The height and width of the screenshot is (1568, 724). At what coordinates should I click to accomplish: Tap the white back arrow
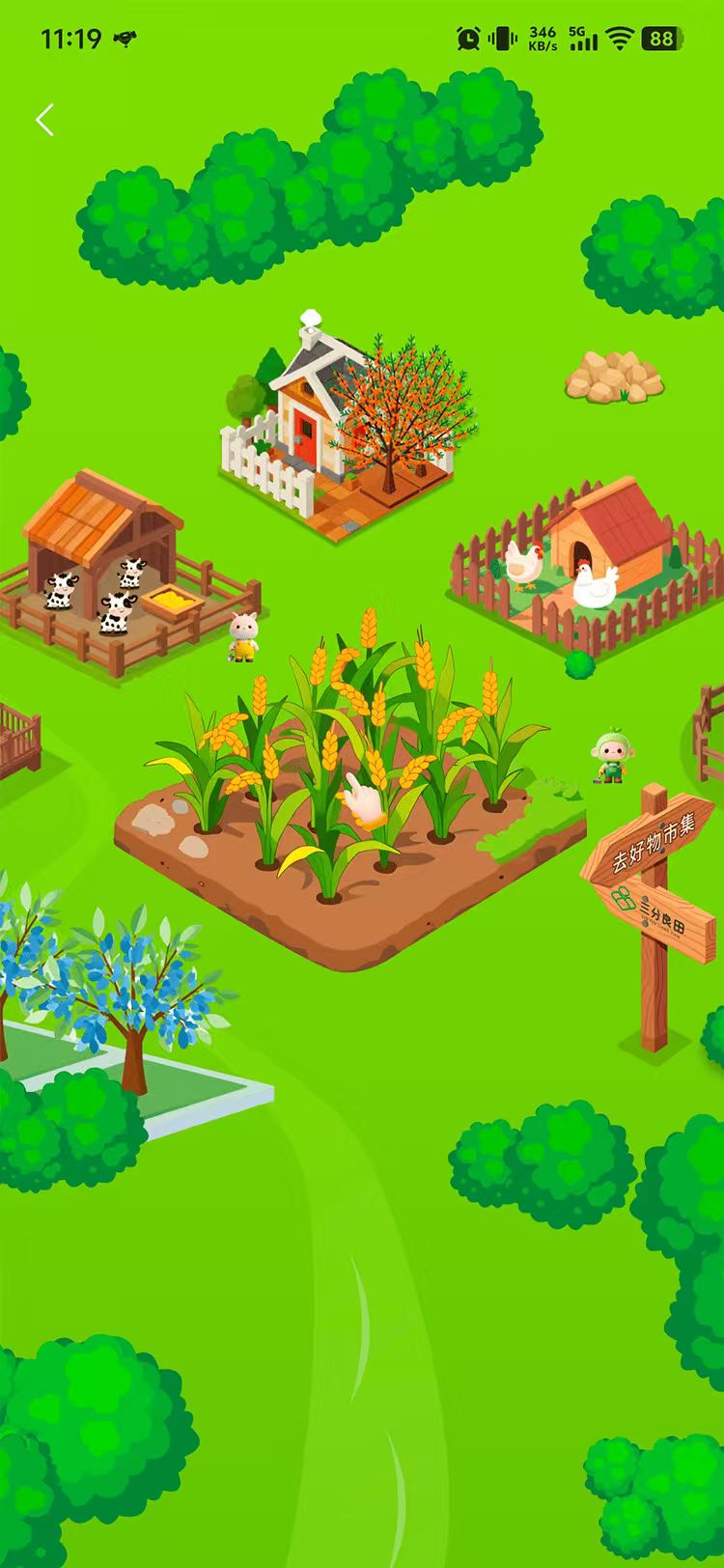pyautogui.click(x=44, y=120)
